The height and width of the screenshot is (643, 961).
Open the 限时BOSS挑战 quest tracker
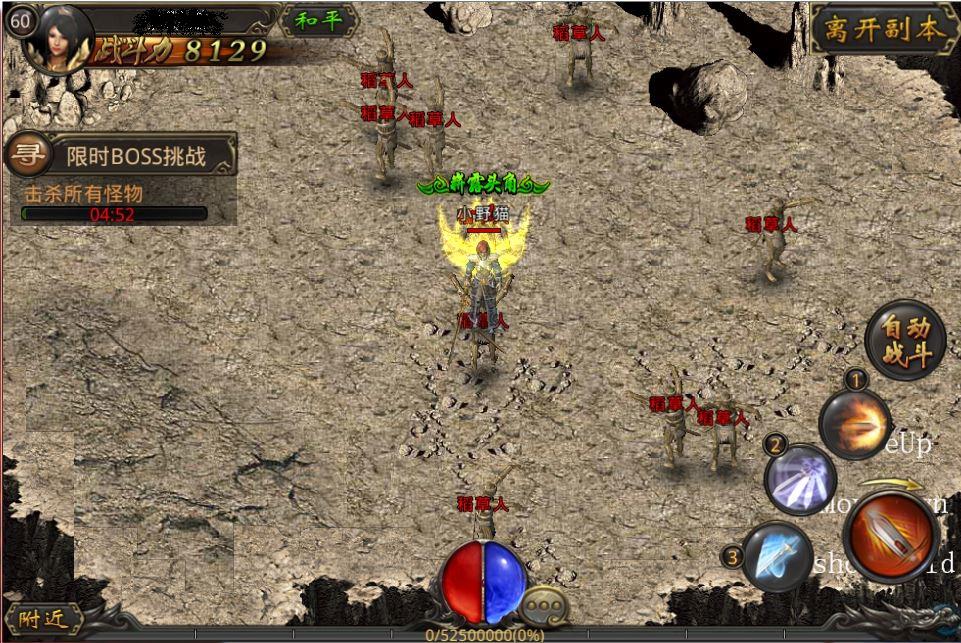click(x=136, y=156)
